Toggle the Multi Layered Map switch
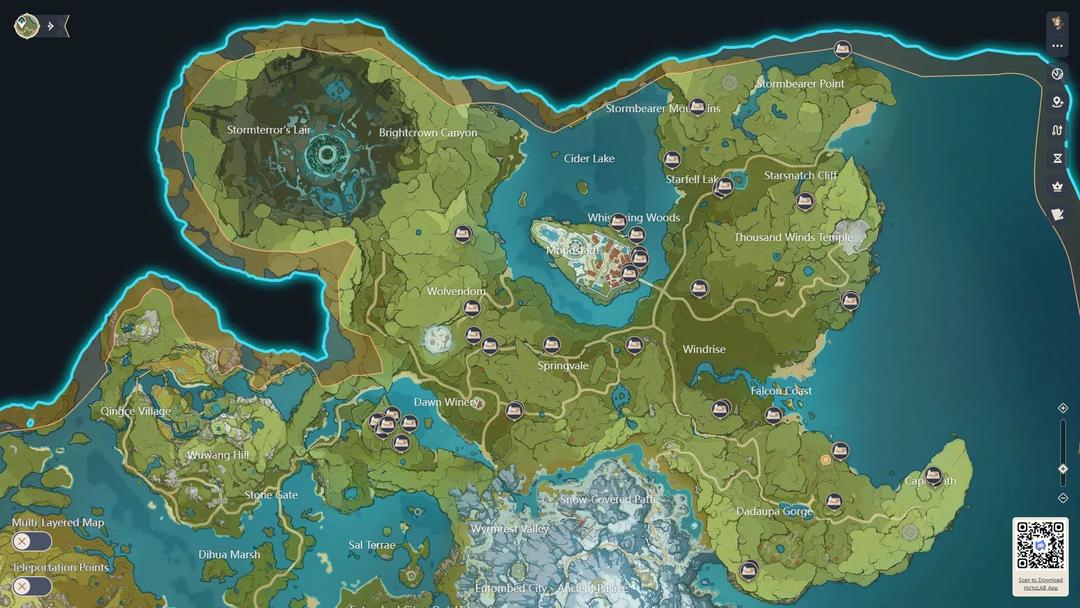This screenshot has width=1080, height=608. 31,541
